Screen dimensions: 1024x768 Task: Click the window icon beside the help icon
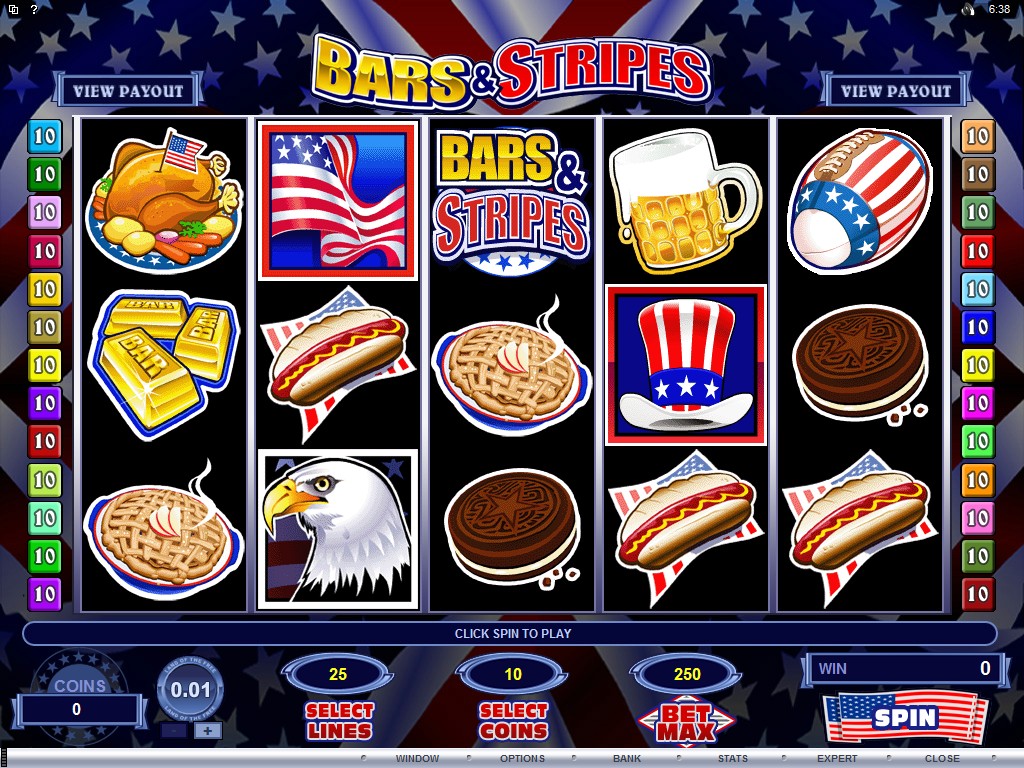pos(12,9)
